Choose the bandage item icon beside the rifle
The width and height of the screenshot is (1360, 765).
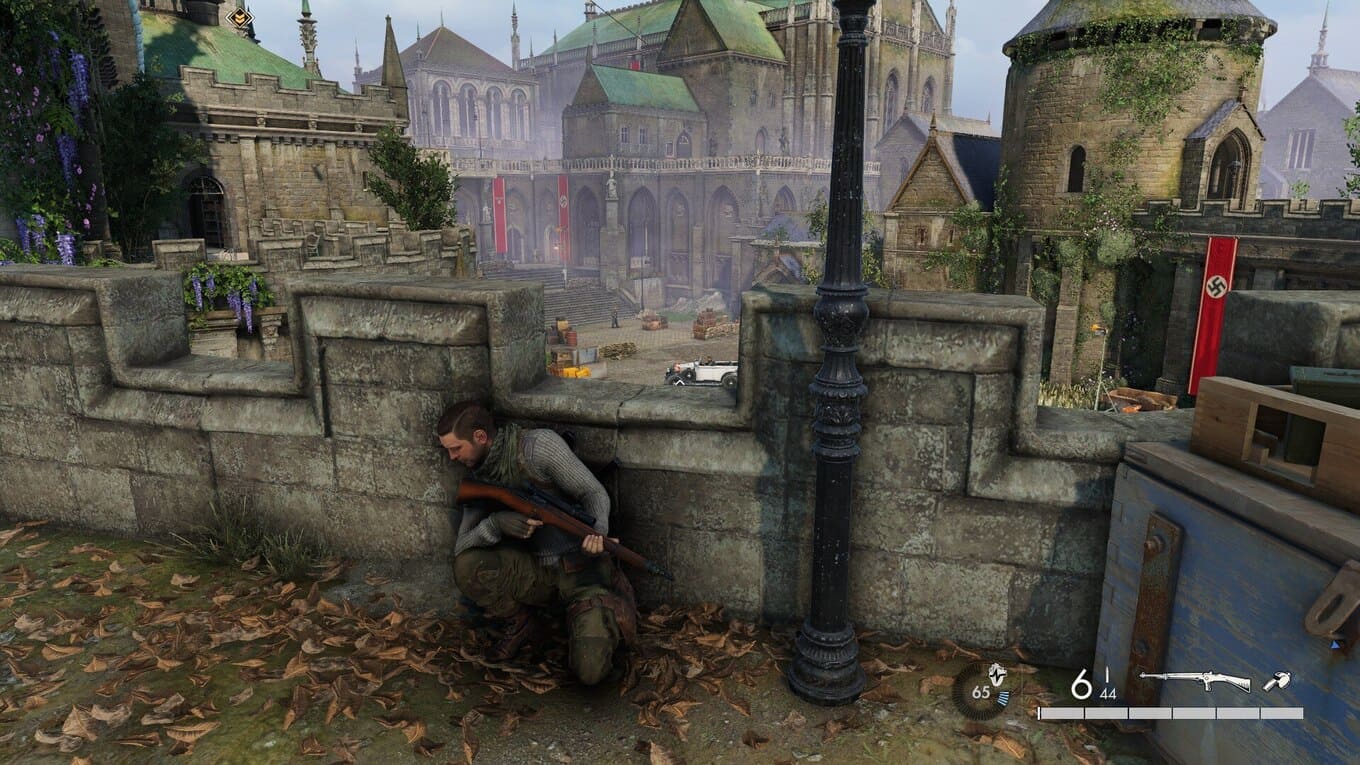pos(1276,681)
